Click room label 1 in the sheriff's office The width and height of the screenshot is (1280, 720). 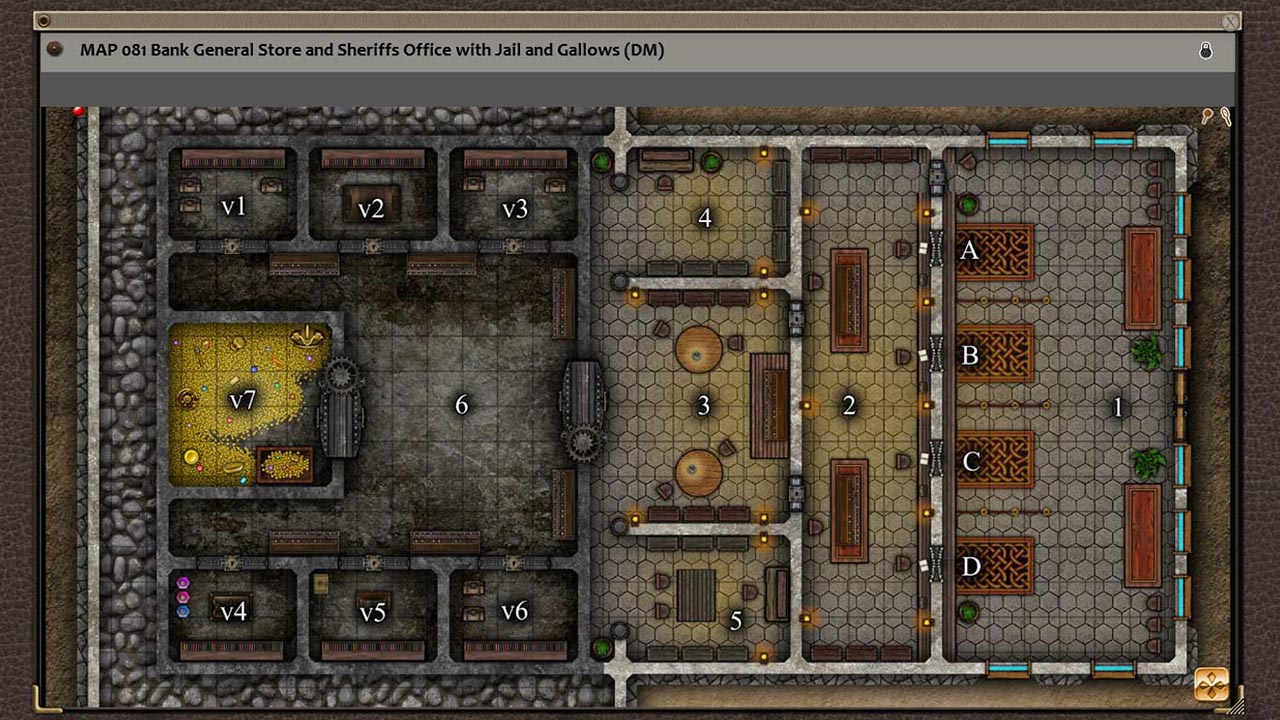[1118, 406]
